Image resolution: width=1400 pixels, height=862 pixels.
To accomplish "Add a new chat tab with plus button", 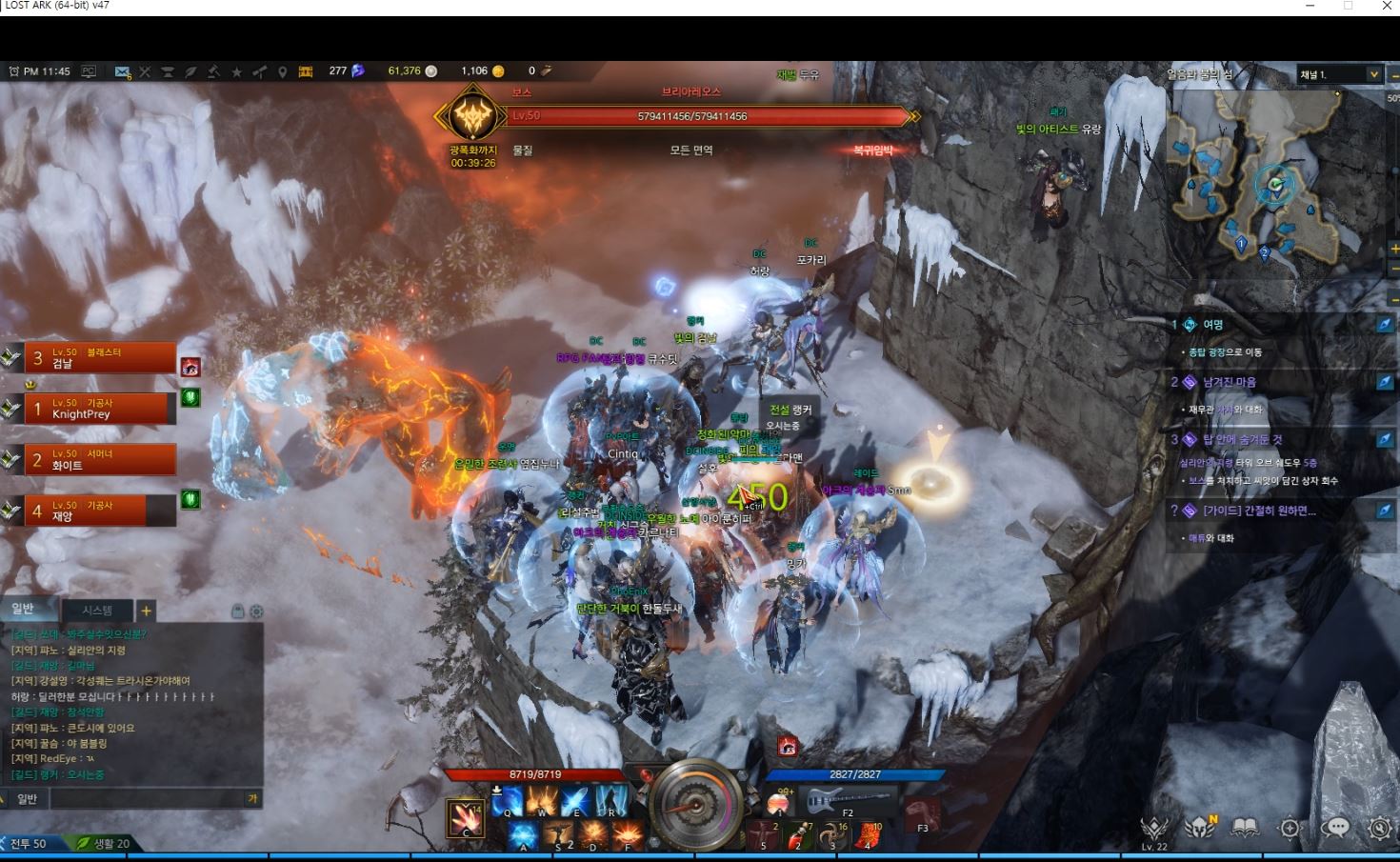I will coord(146,611).
